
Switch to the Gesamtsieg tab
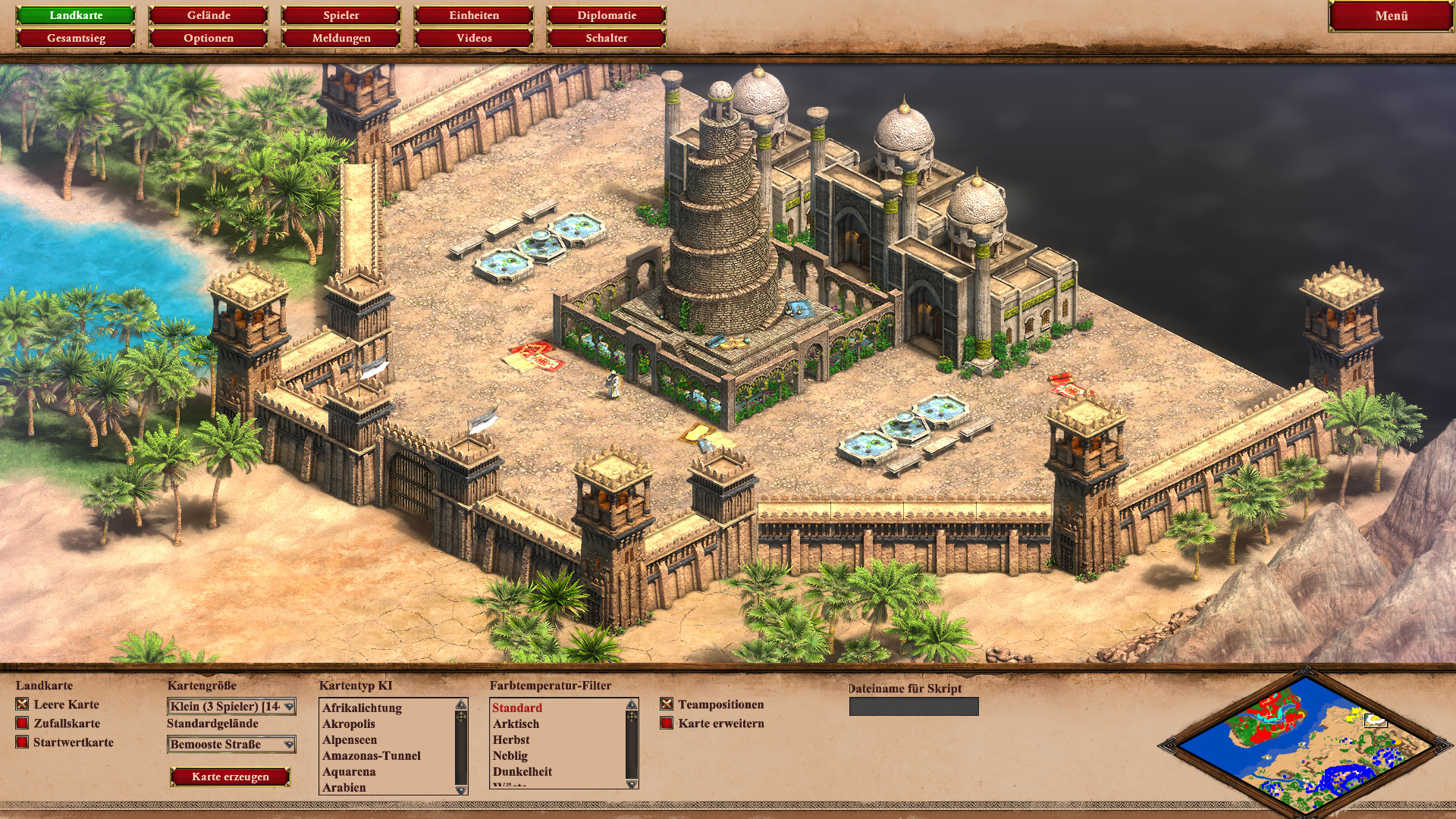(x=76, y=38)
